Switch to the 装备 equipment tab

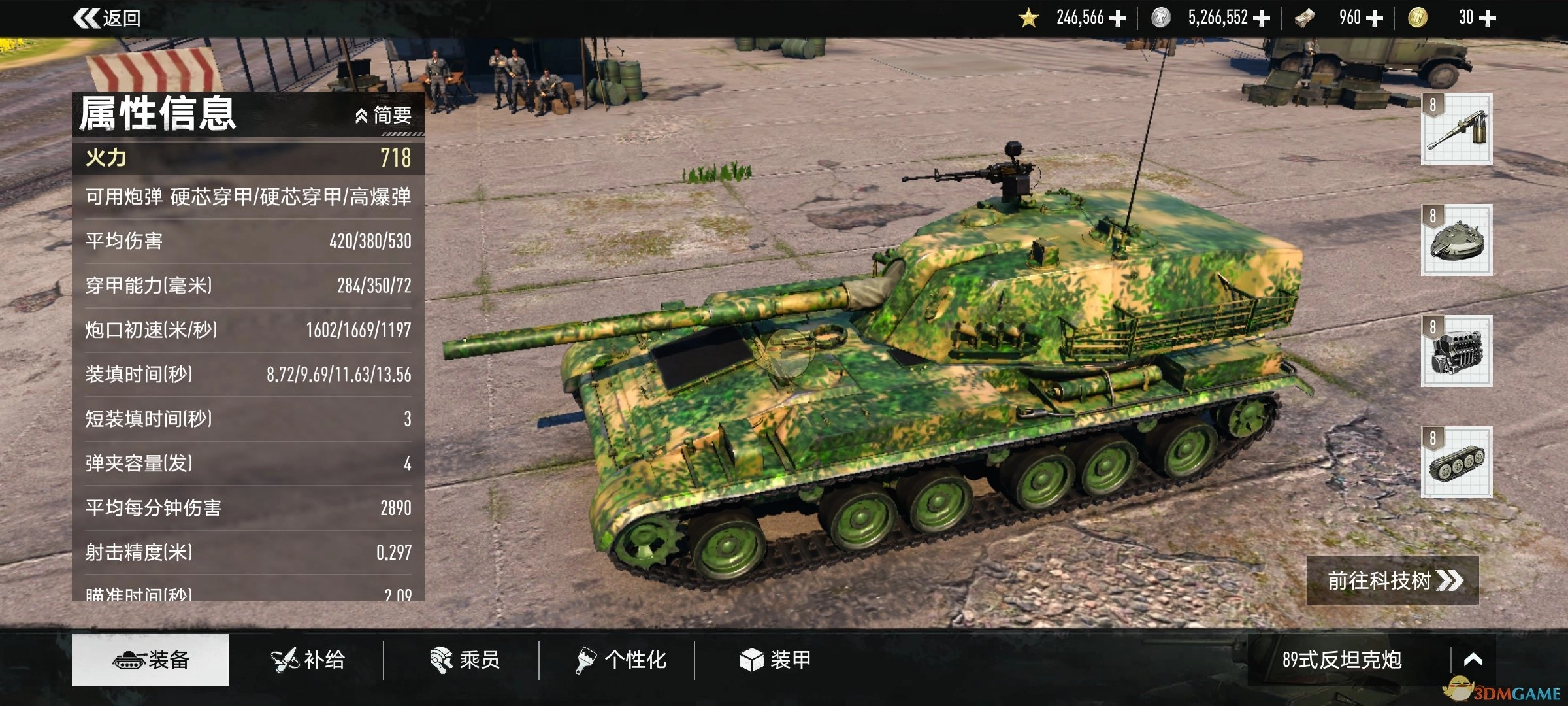150,660
